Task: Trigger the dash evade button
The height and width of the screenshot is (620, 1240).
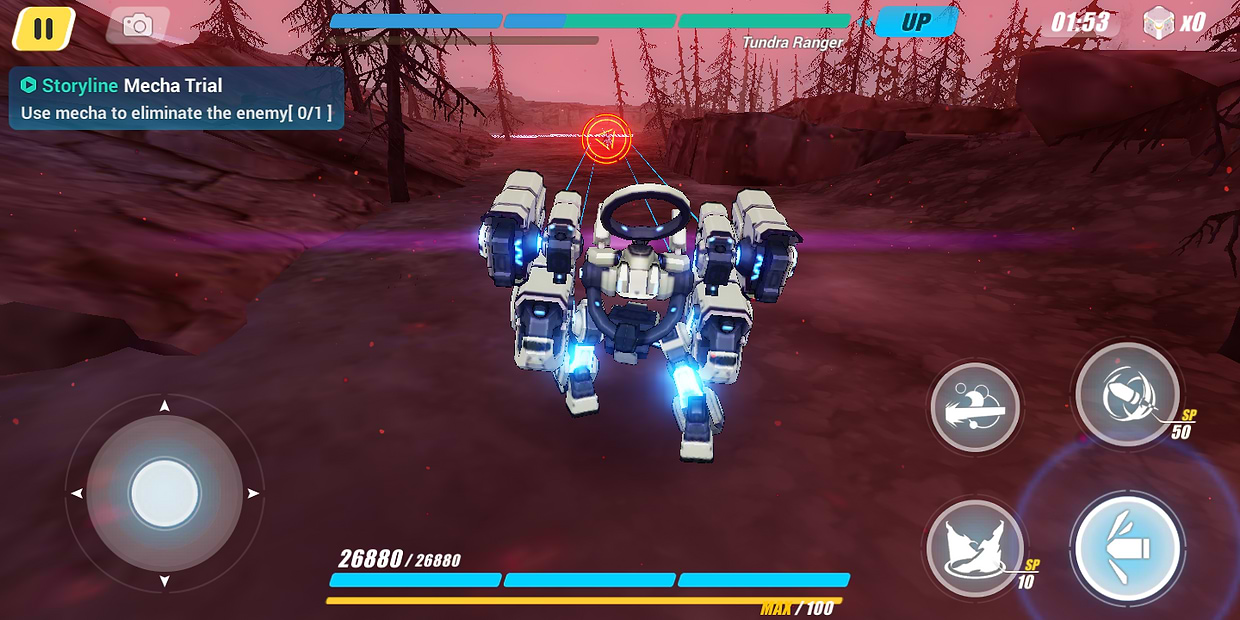Action: 975,407
